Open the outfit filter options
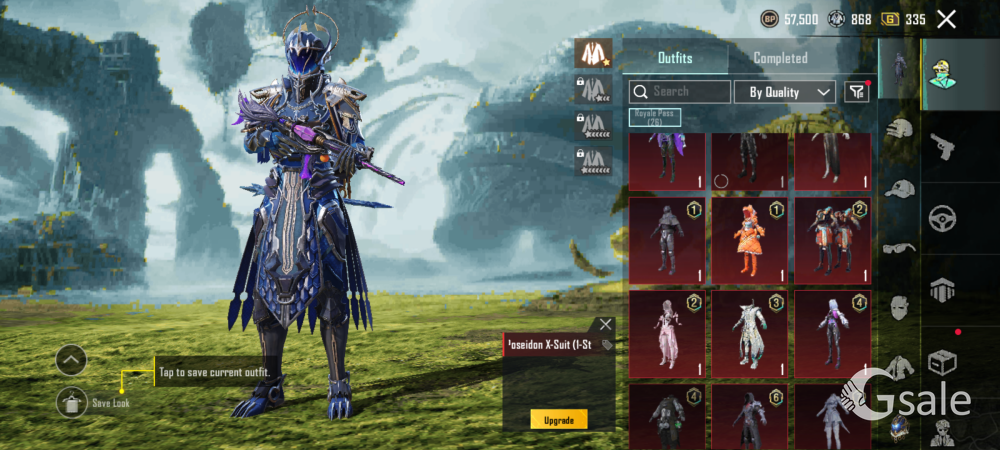Image resolution: width=1000 pixels, height=450 pixels. (856, 92)
